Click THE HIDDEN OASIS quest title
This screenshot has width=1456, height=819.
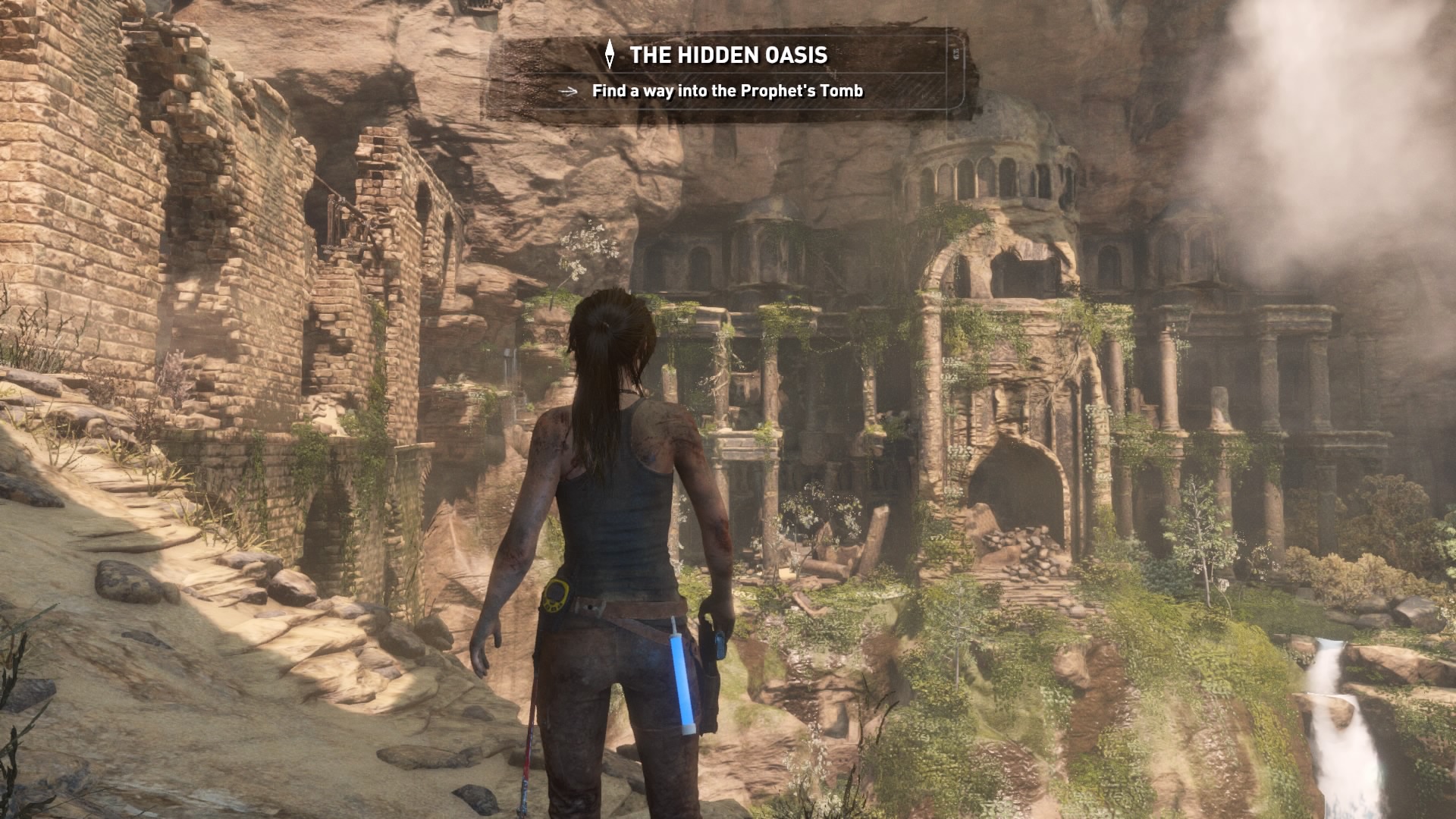(x=732, y=55)
